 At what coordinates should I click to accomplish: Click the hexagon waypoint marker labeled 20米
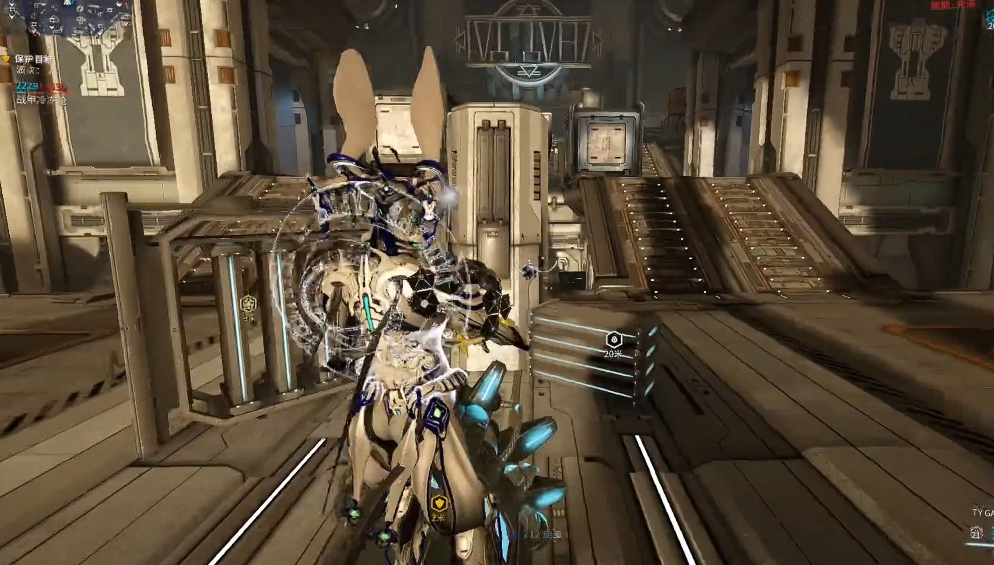coord(613,340)
